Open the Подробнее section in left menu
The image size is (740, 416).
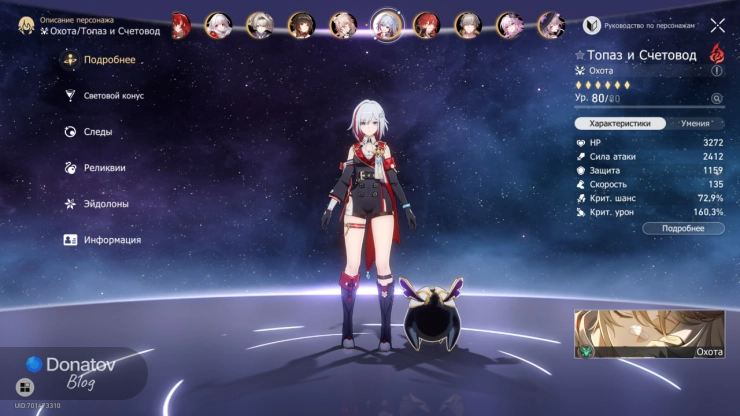pyautogui.click(x=108, y=60)
